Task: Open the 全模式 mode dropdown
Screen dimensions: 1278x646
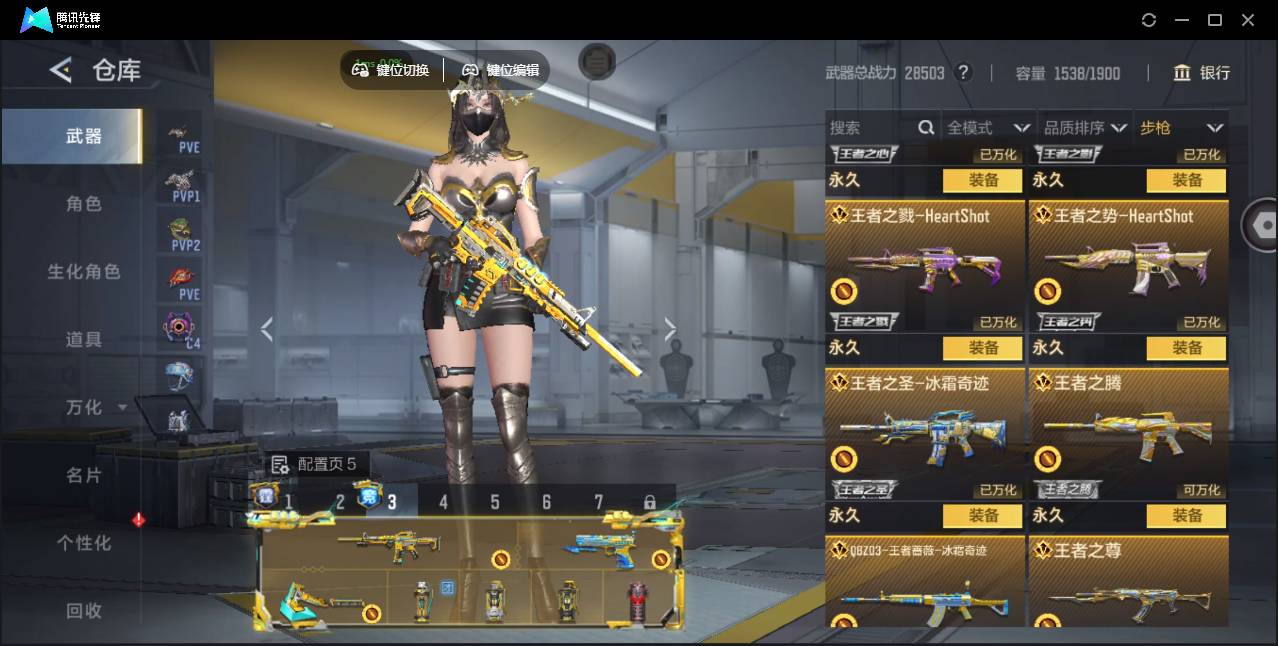Action: click(x=988, y=128)
